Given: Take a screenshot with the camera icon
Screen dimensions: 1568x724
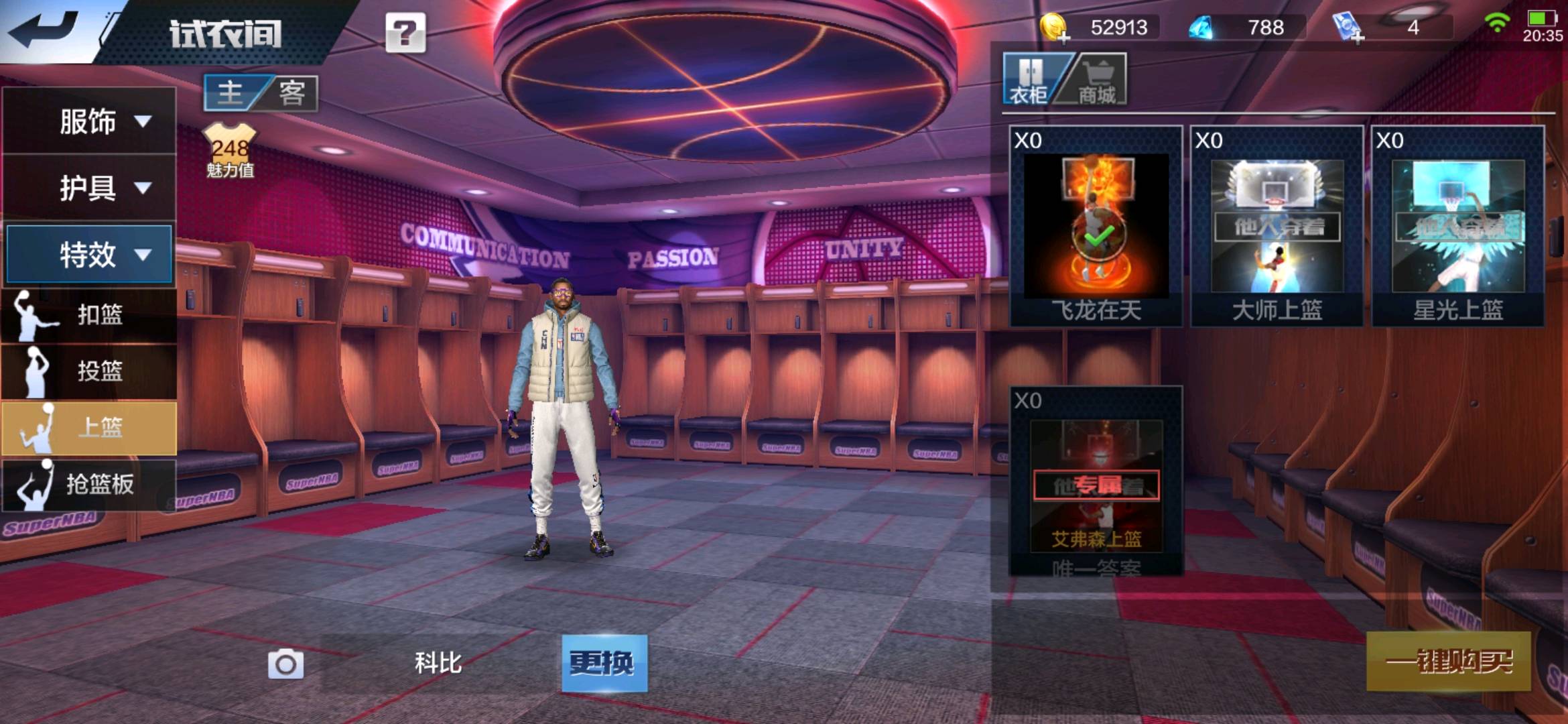Looking at the screenshot, I should point(285,664).
